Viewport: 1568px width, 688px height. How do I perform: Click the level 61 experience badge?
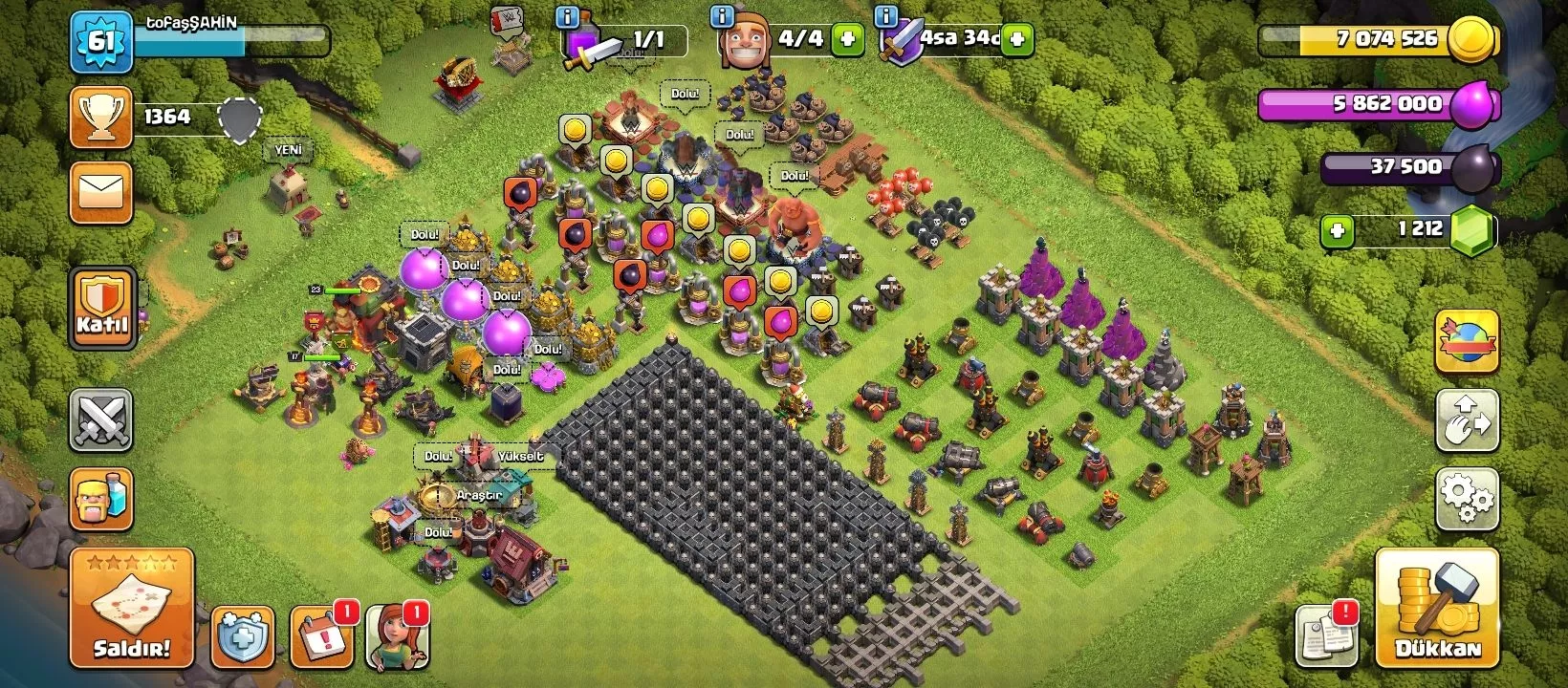100,42
